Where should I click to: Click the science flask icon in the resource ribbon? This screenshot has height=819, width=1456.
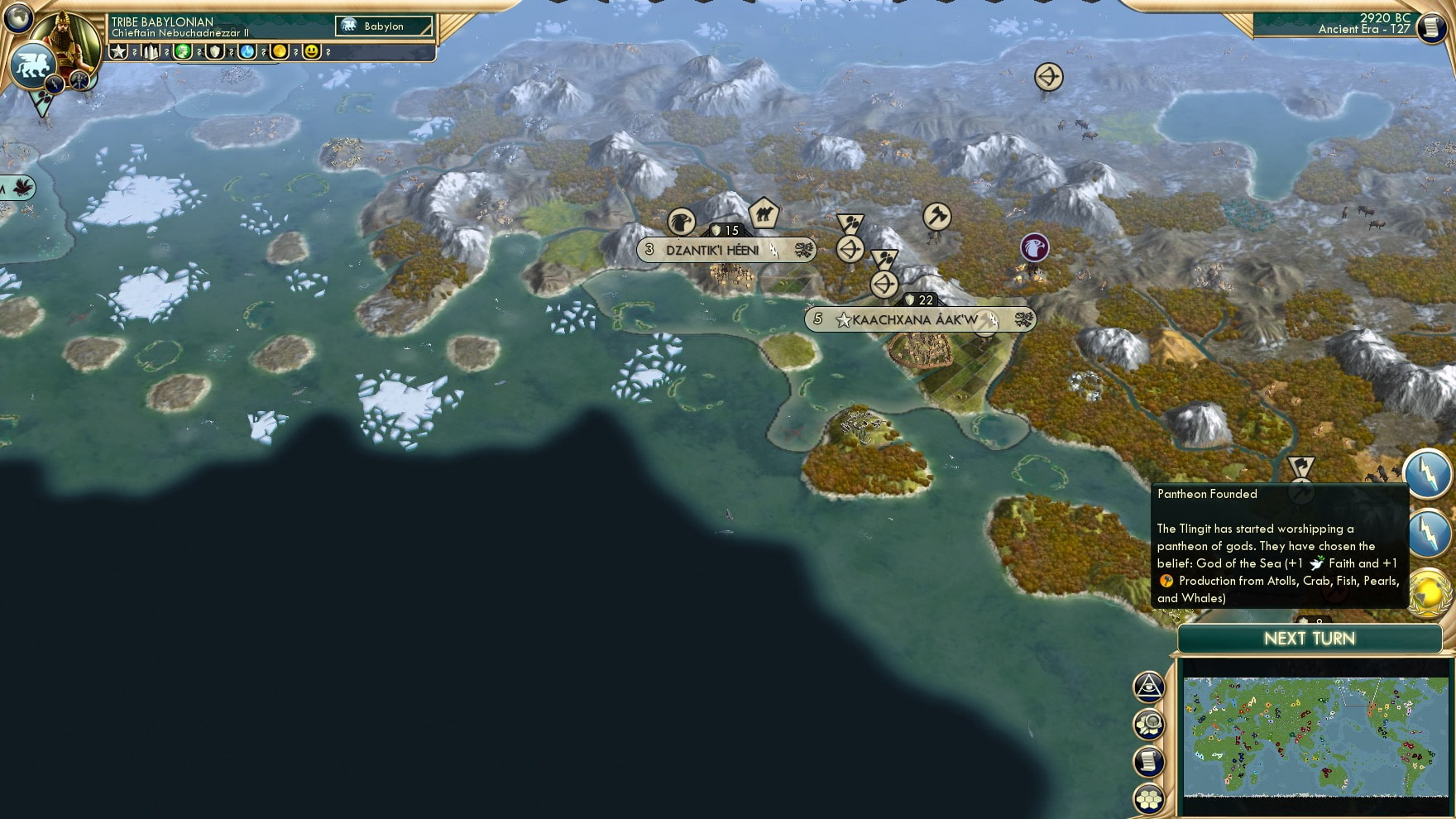tap(247, 51)
